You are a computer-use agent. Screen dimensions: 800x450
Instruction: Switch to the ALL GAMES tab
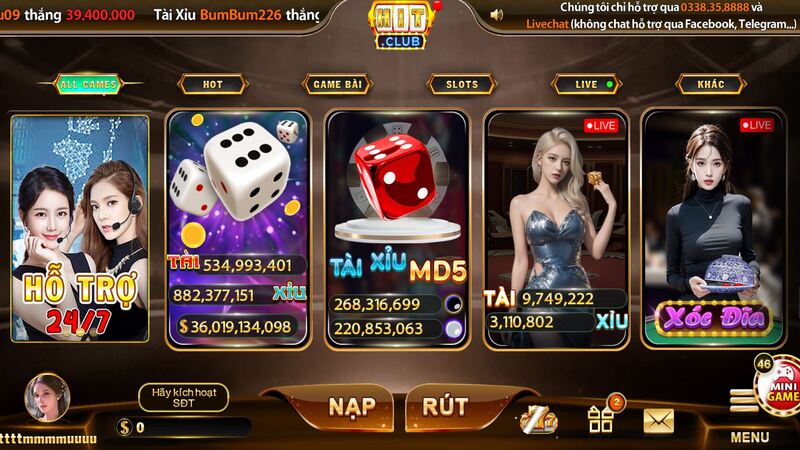coord(89,85)
